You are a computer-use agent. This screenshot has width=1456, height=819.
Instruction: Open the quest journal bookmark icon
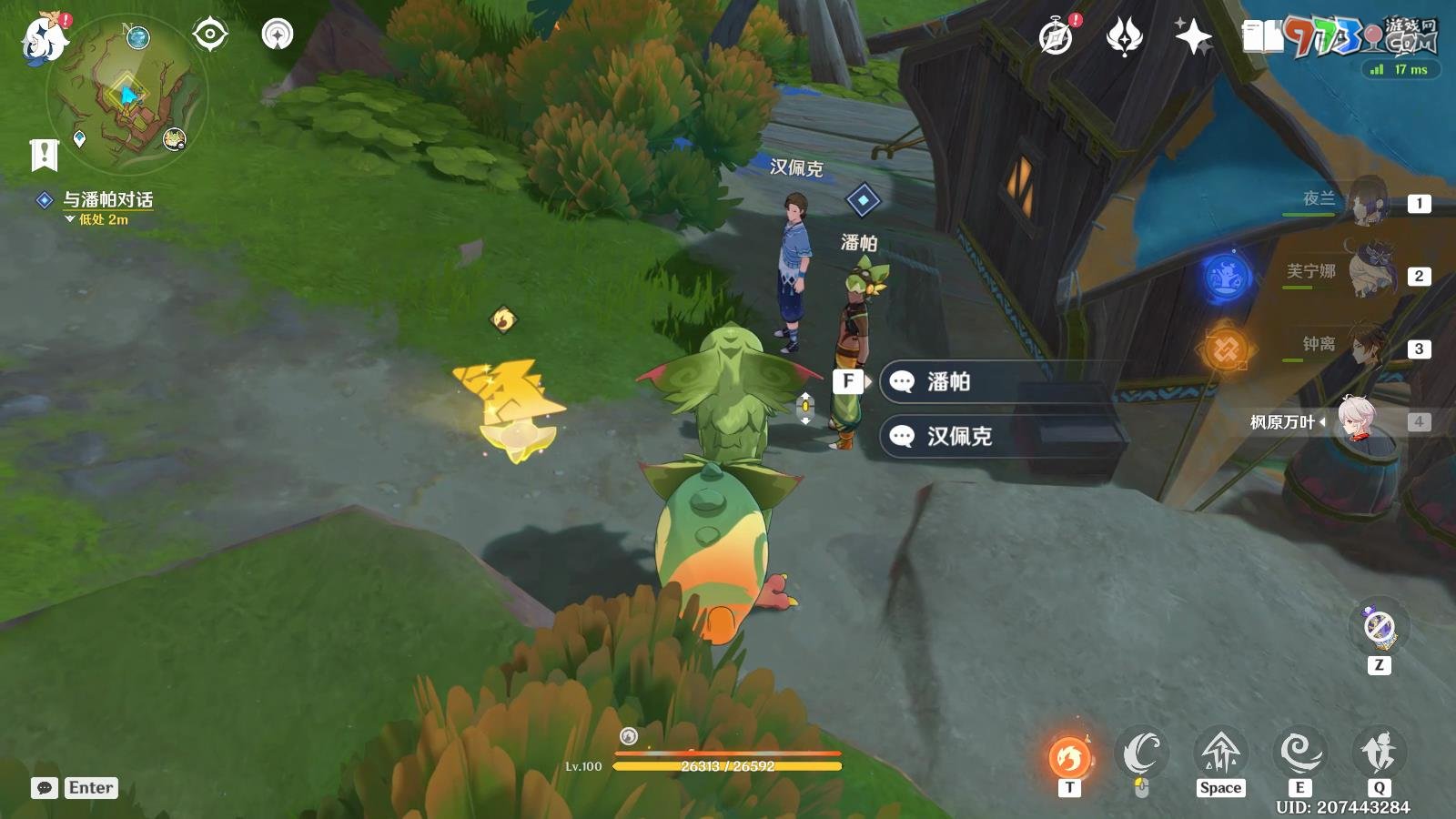pyautogui.click(x=44, y=156)
